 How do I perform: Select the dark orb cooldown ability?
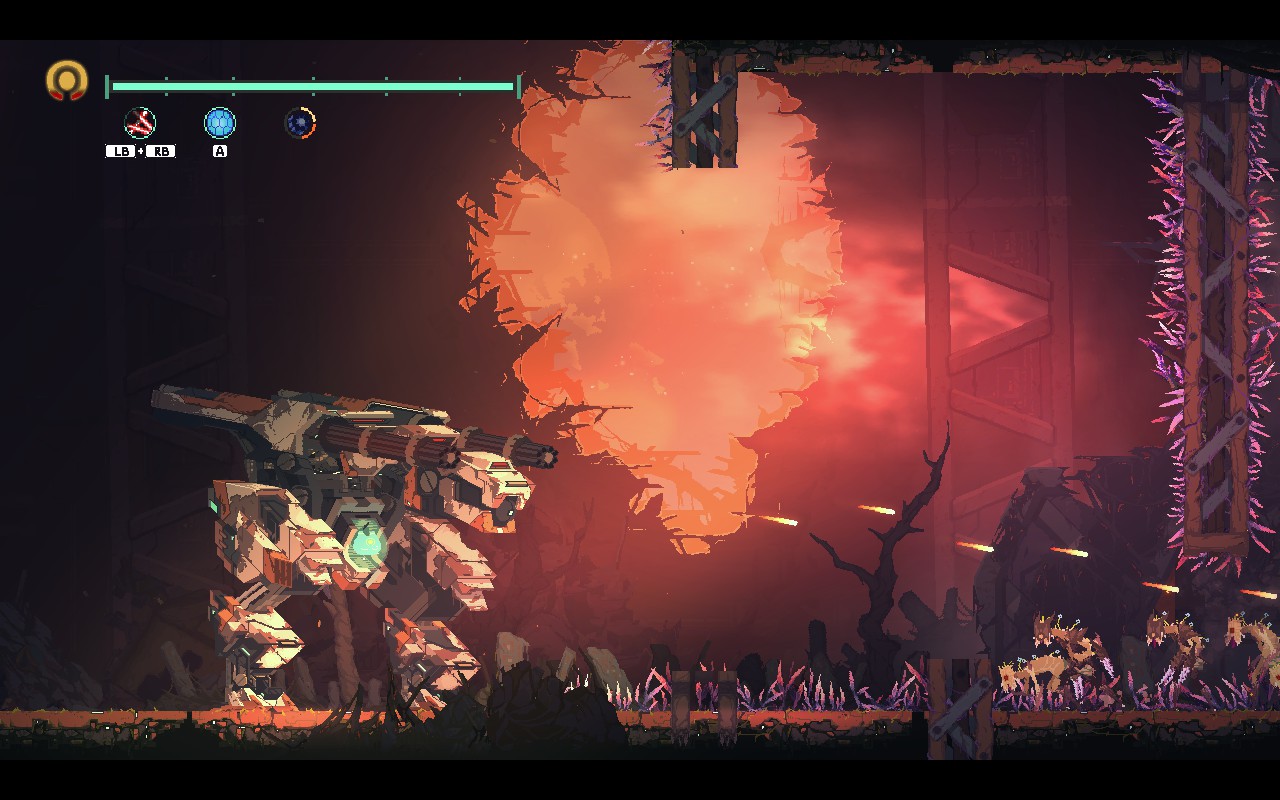[x=300, y=123]
